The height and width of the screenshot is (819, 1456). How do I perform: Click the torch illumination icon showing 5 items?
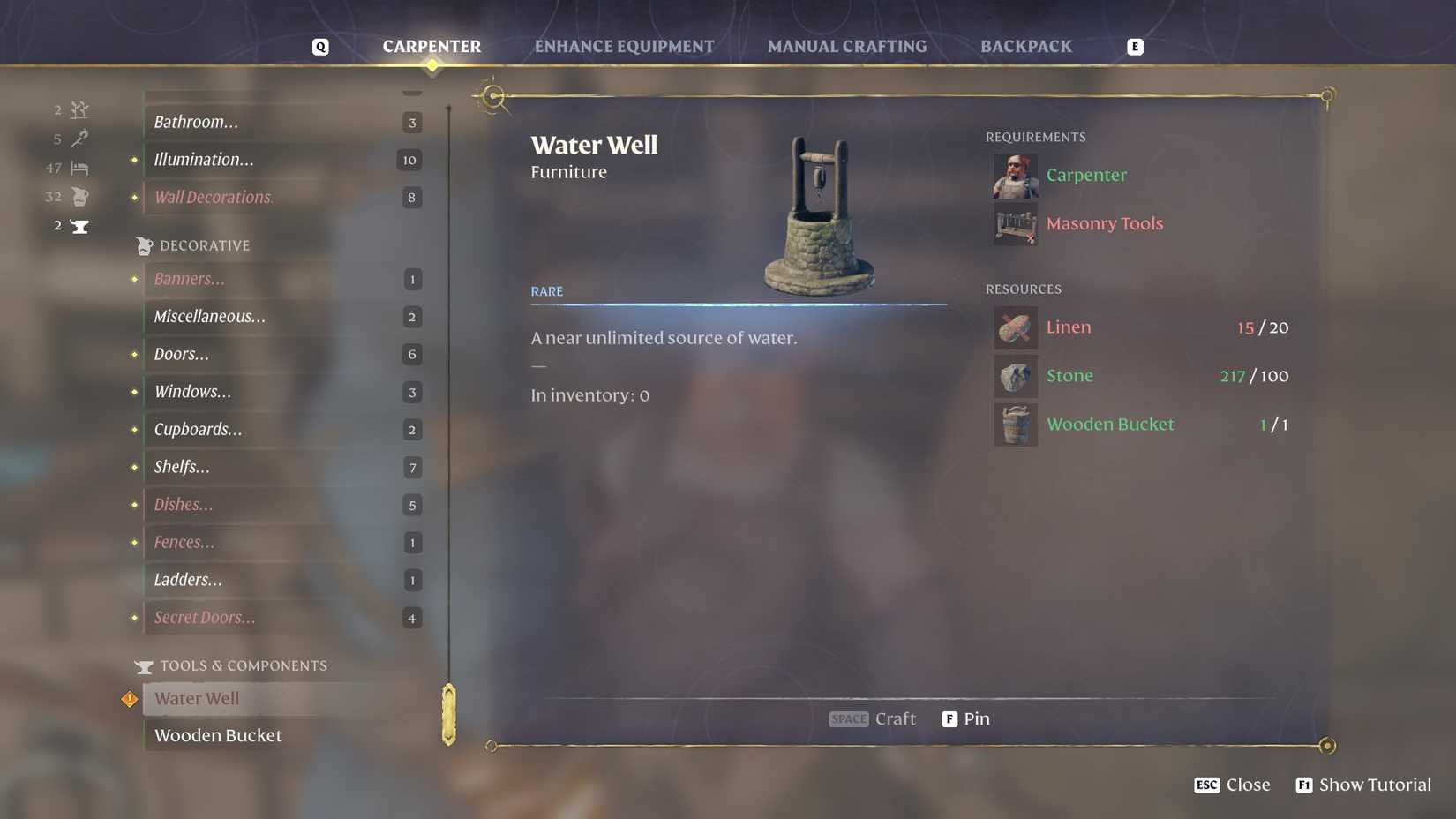pos(79,139)
